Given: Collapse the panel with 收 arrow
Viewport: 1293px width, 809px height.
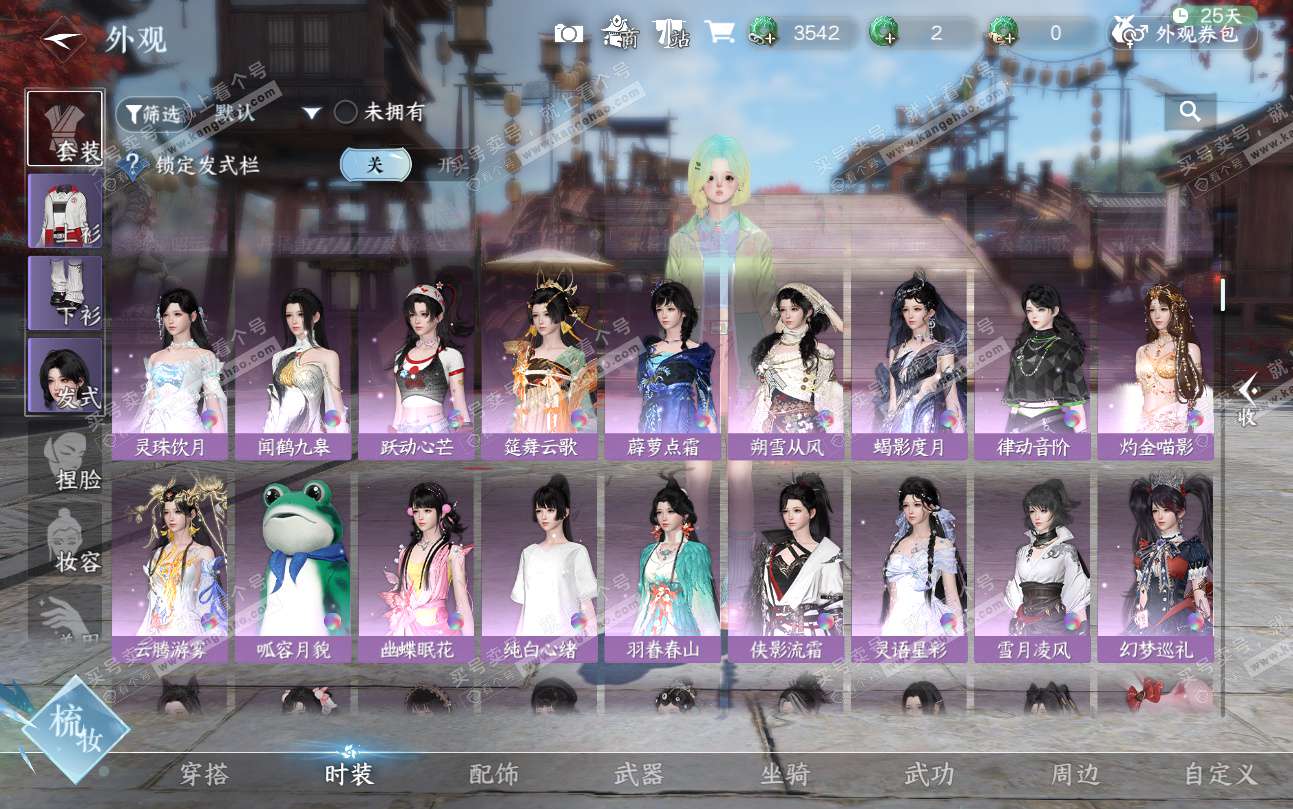Looking at the screenshot, I should click(1247, 402).
